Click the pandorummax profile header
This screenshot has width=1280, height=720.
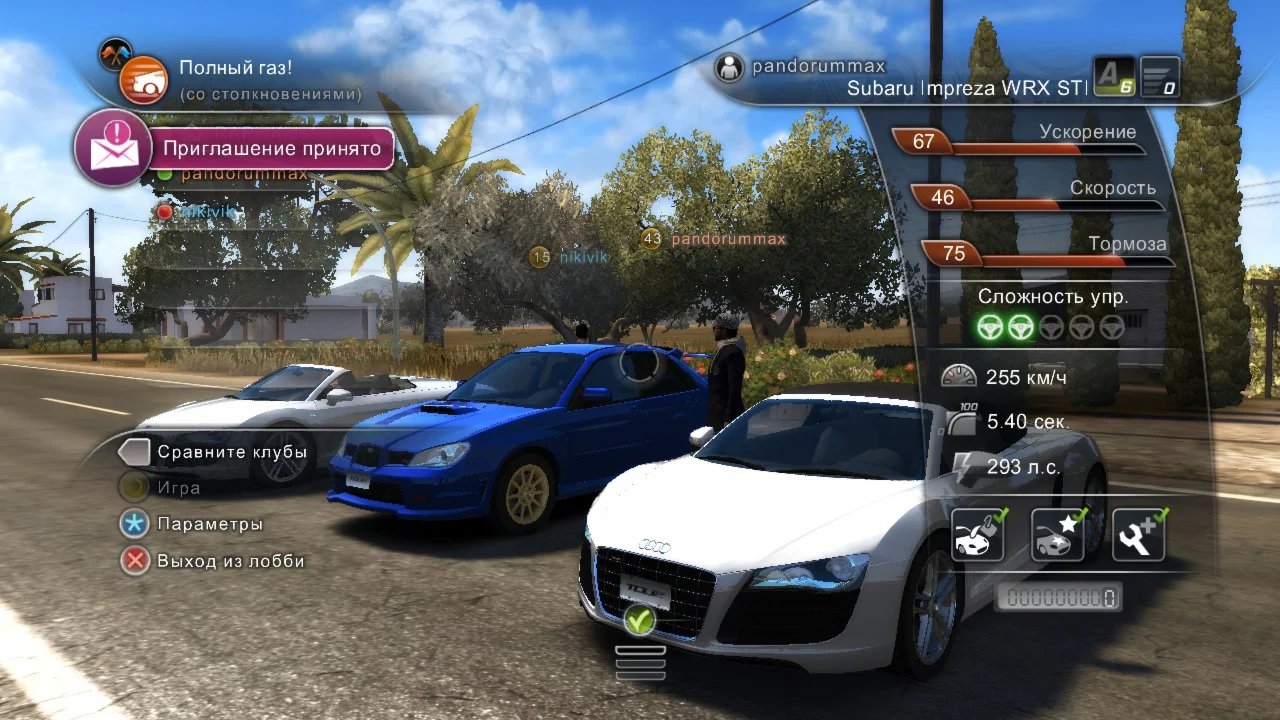817,67
